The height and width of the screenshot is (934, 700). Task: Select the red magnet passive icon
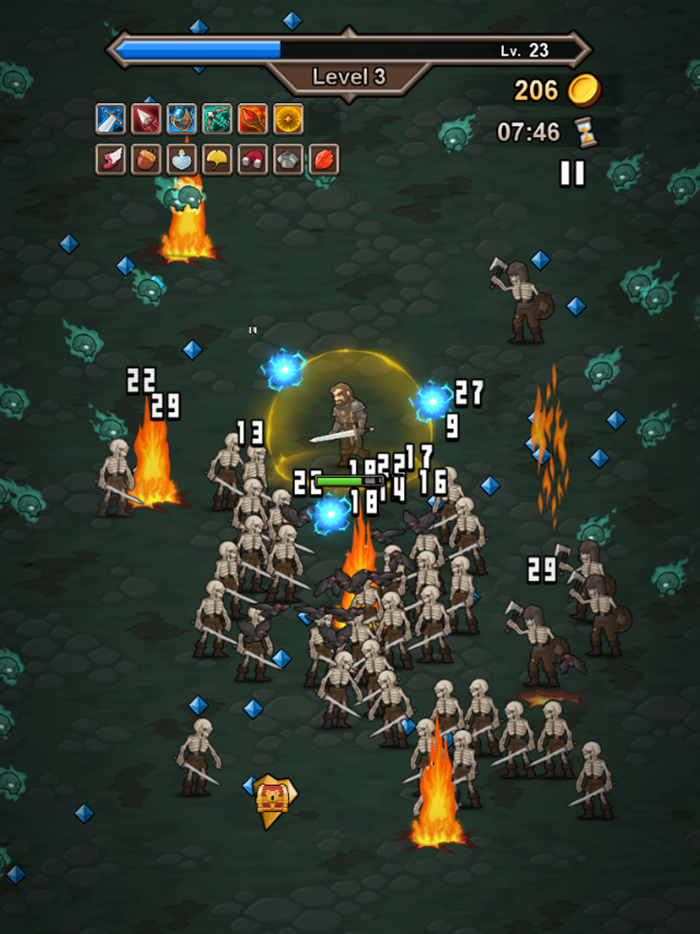(253, 159)
